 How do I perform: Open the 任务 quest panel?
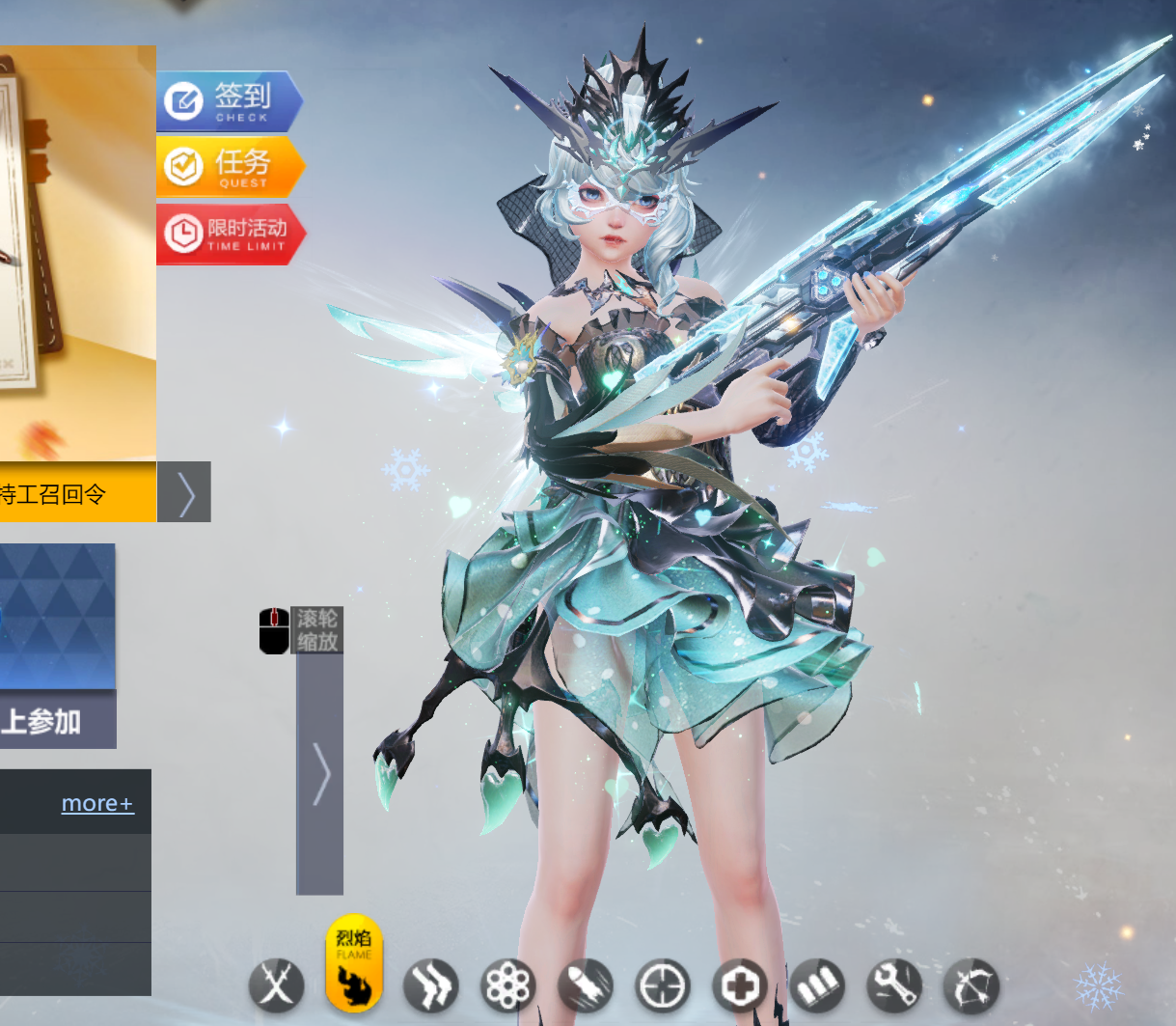[230, 167]
